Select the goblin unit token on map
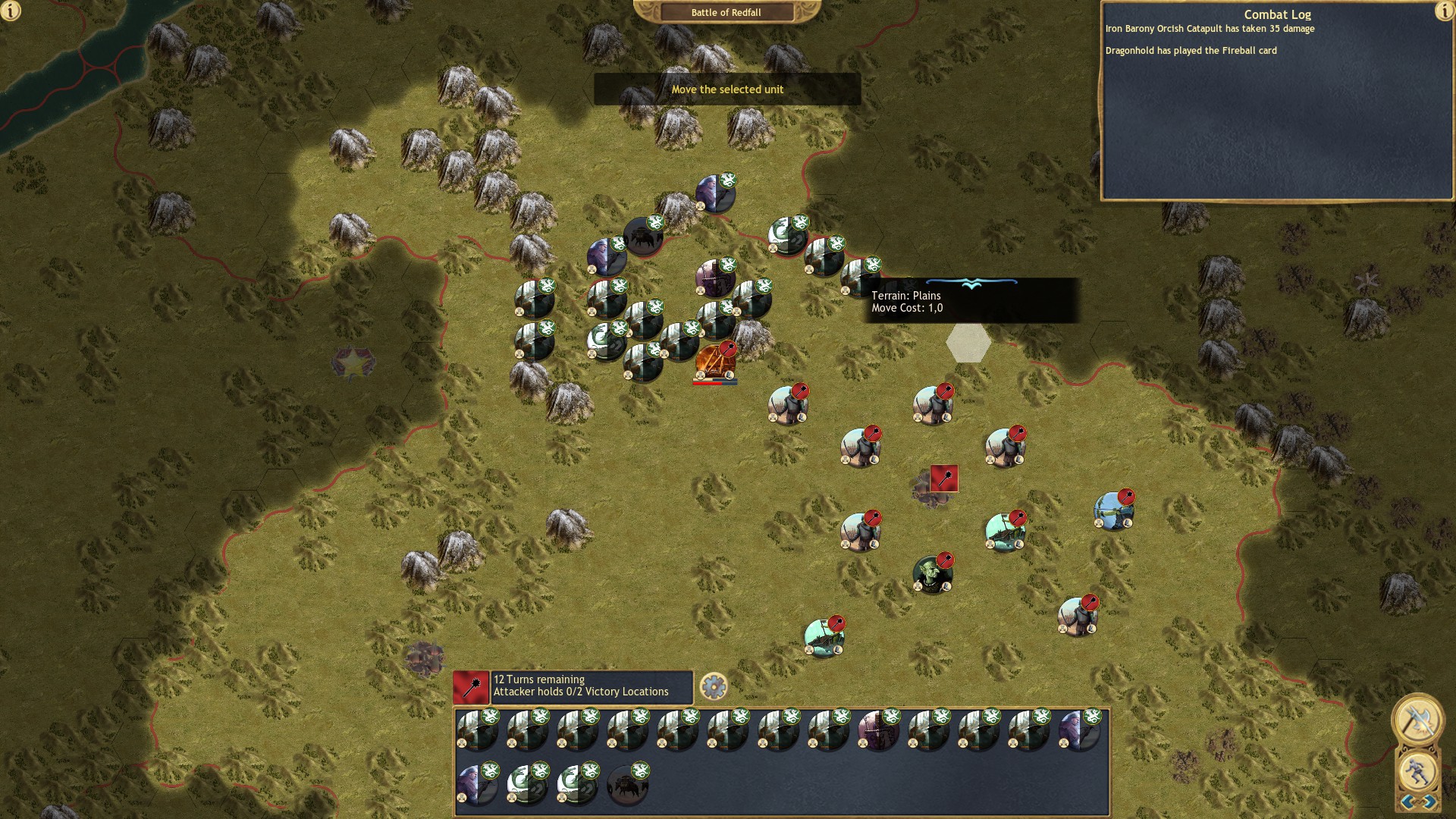Viewport: 1456px width, 819px height. 931,574
